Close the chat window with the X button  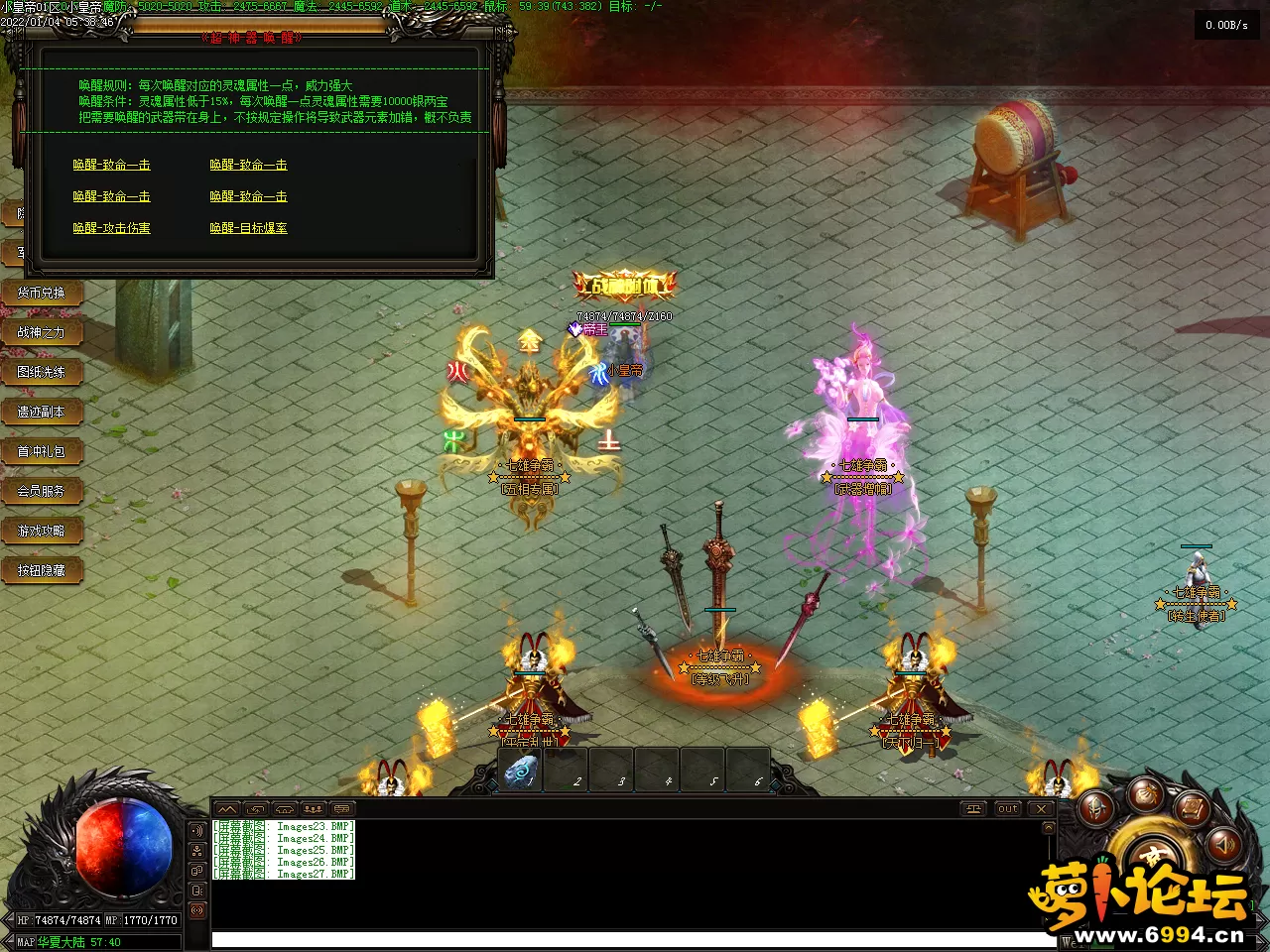(1041, 809)
